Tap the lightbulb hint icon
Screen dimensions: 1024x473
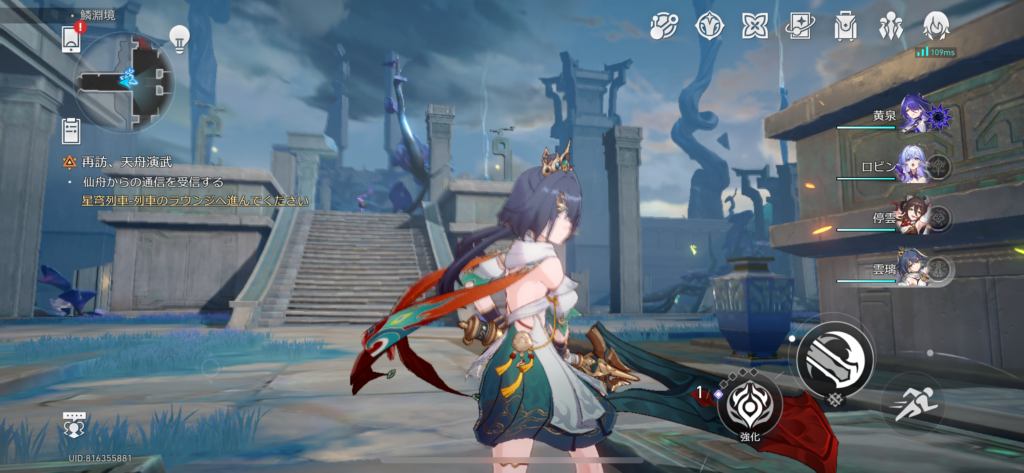179,39
